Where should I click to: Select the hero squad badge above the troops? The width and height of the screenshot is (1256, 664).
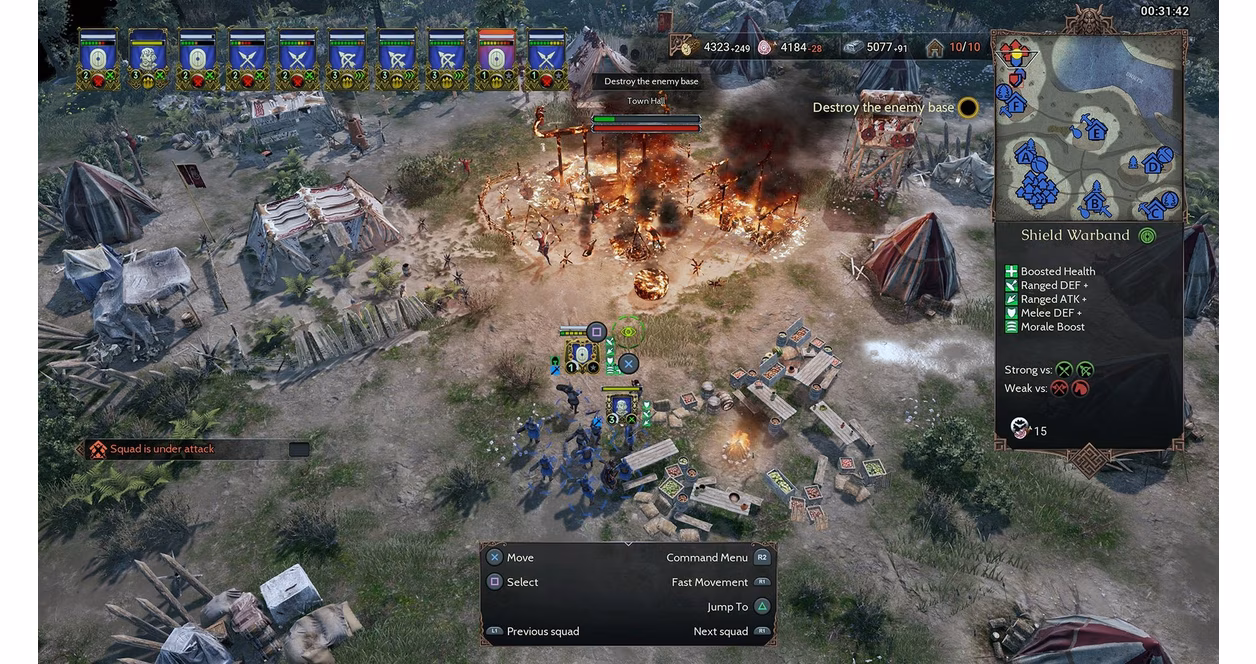621,405
